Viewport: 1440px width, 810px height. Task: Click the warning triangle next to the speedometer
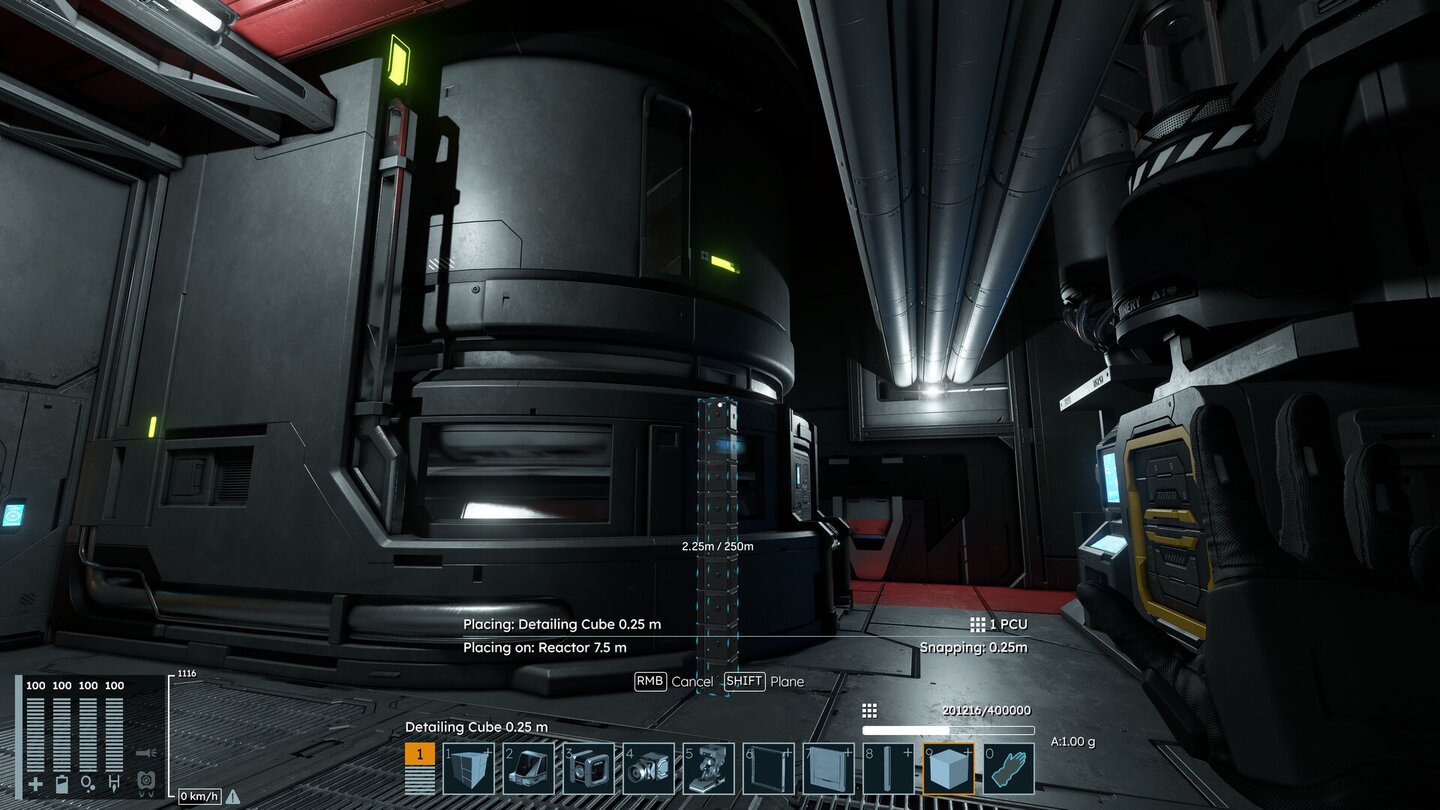pos(231,796)
